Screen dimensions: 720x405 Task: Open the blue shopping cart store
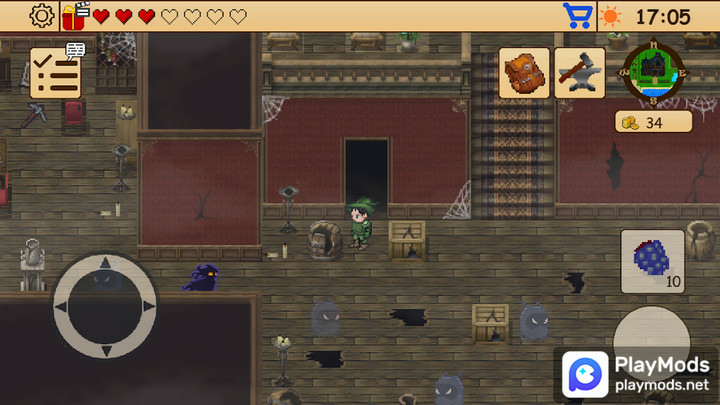(x=577, y=16)
